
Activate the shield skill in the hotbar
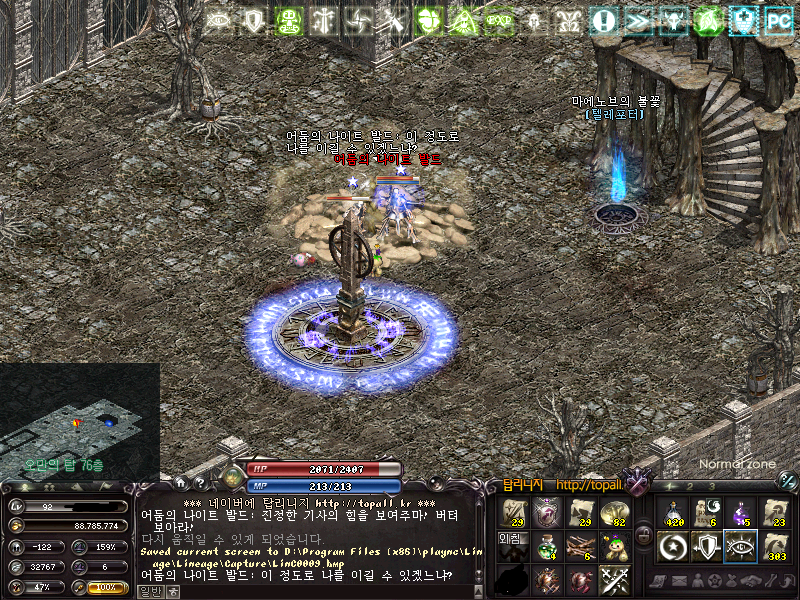(x=707, y=547)
